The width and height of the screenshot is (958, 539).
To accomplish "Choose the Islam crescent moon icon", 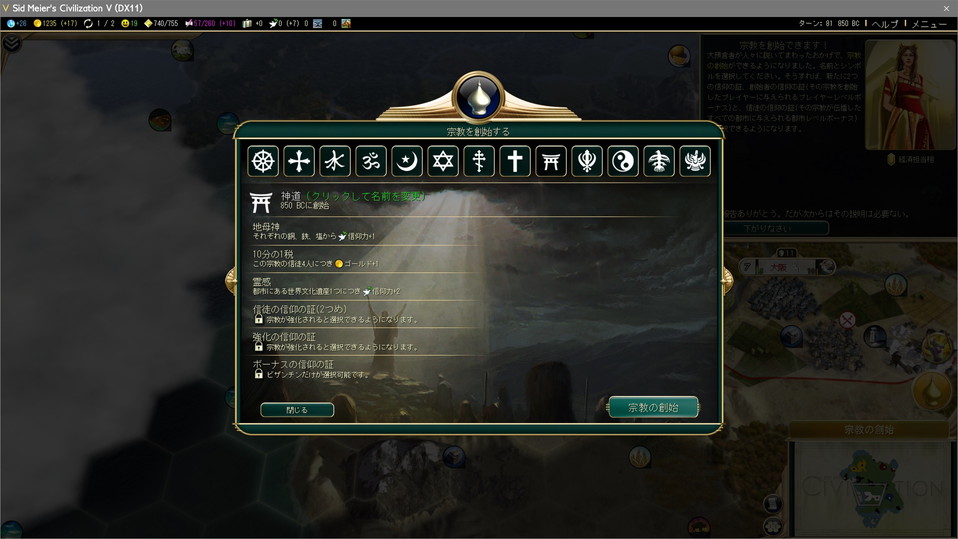I will [407, 161].
